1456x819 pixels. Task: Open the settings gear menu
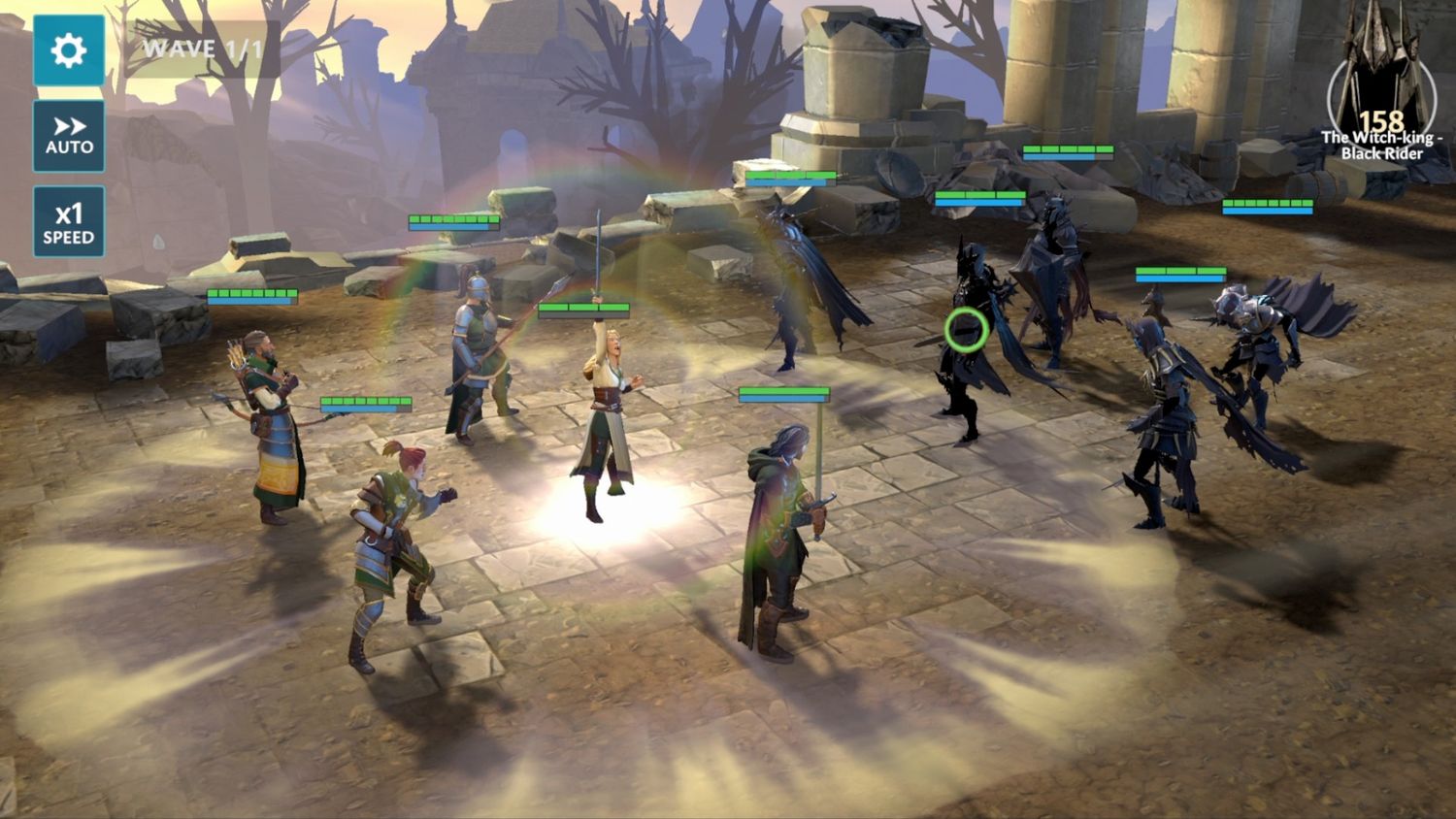(x=68, y=49)
